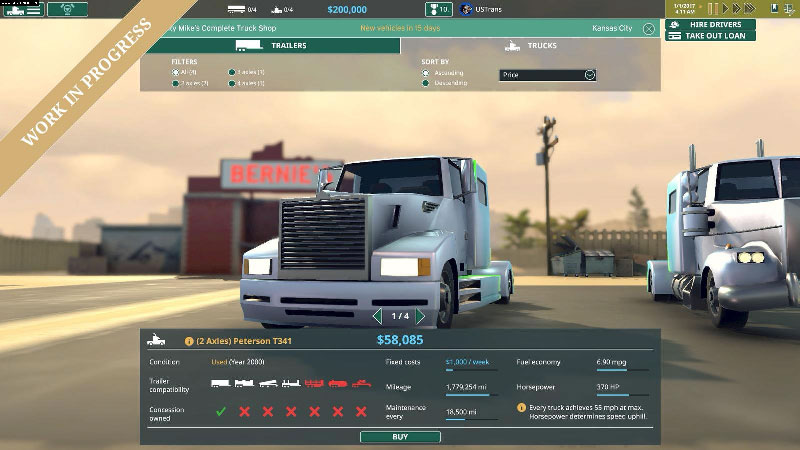
Task: Switch to the Trailers tab
Action: point(270,46)
